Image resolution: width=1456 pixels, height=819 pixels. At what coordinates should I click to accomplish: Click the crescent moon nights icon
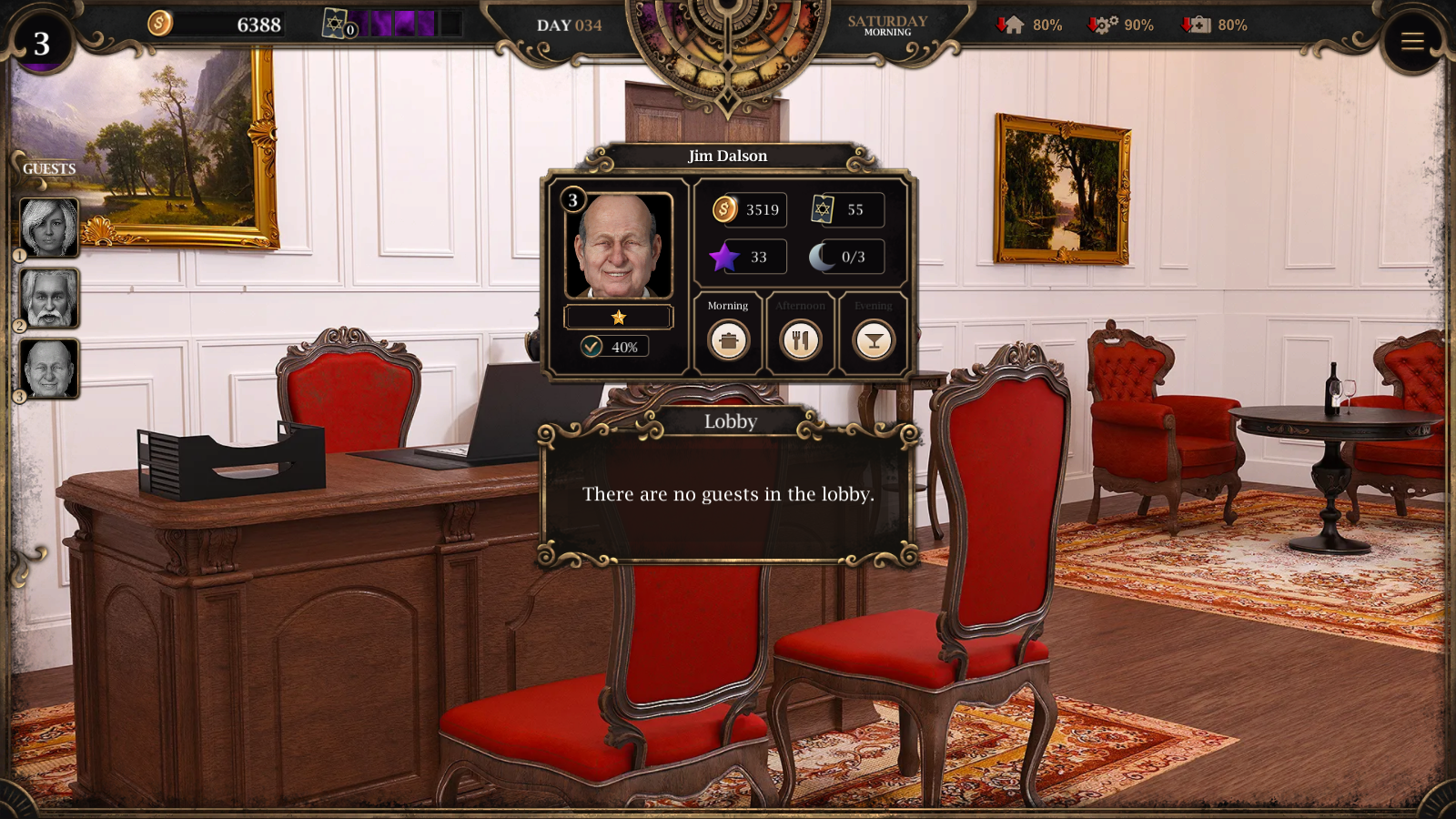(x=823, y=258)
